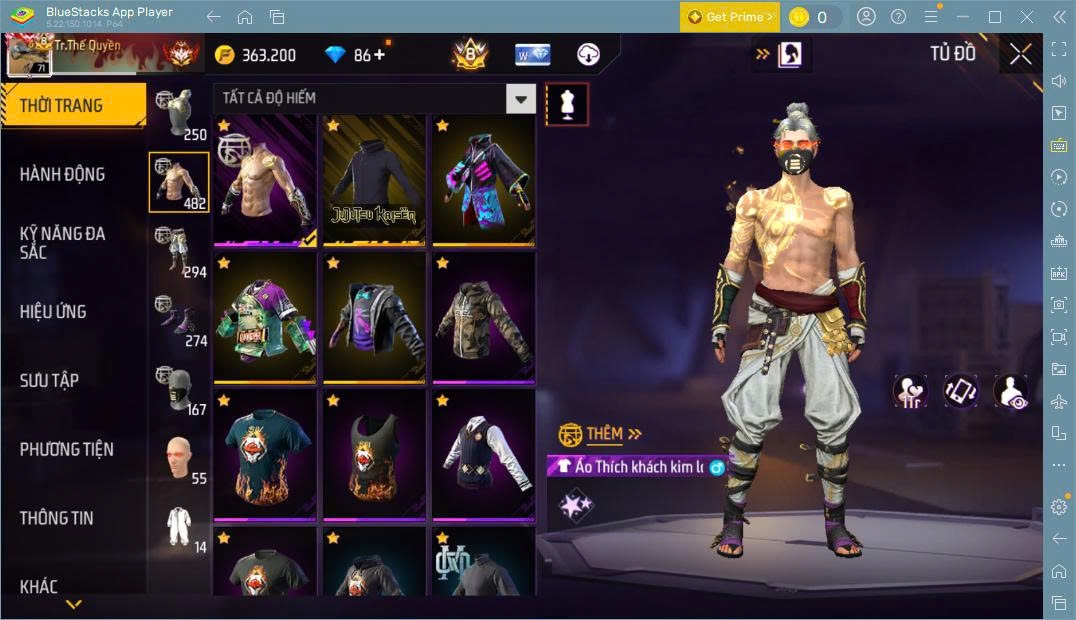Viewport: 1076px width, 620px height.
Task: Go to the SƯU TẬP tab
Action: (x=49, y=380)
